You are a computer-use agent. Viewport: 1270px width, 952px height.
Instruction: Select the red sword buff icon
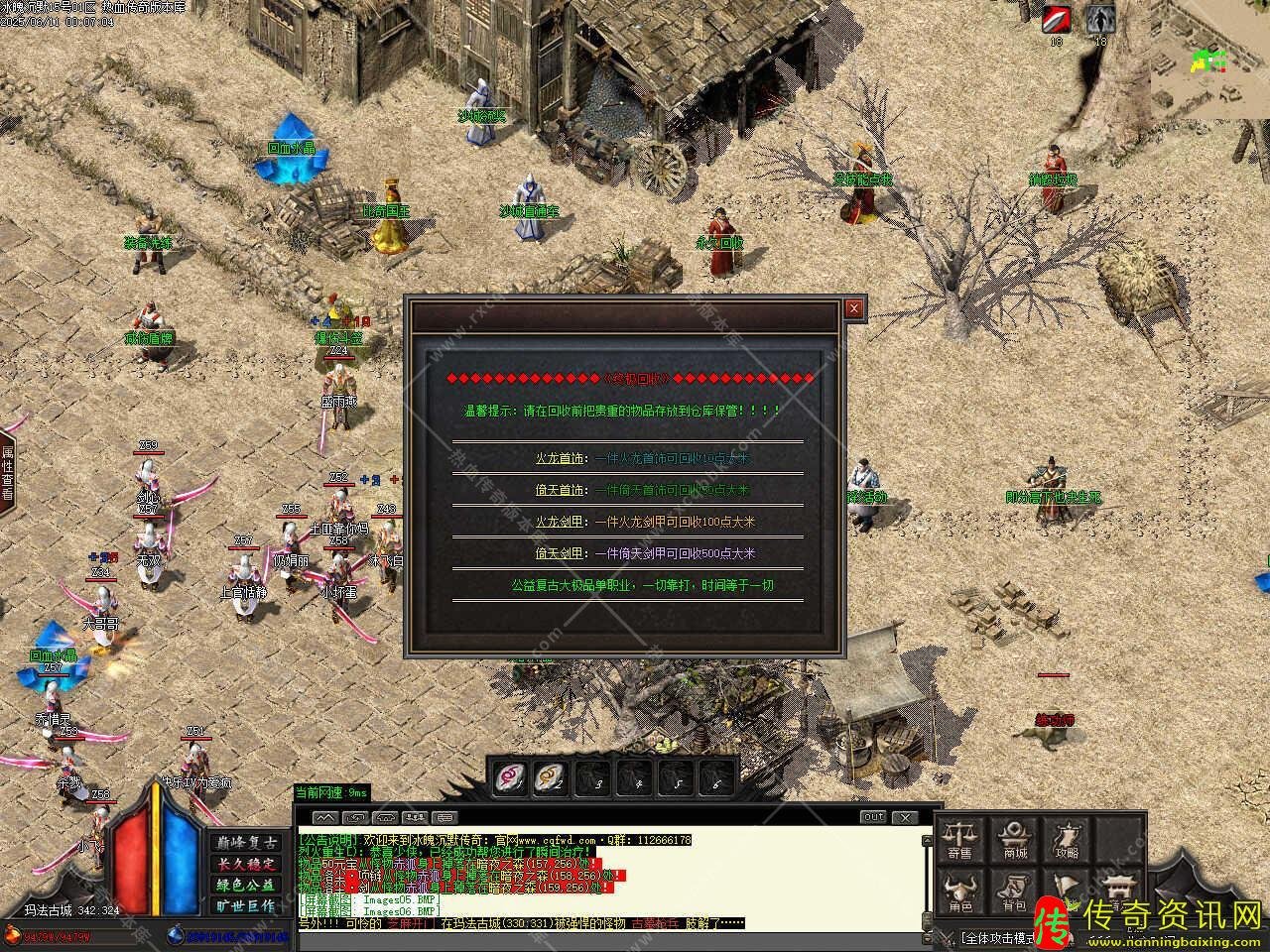click(x=1056, y=20)
